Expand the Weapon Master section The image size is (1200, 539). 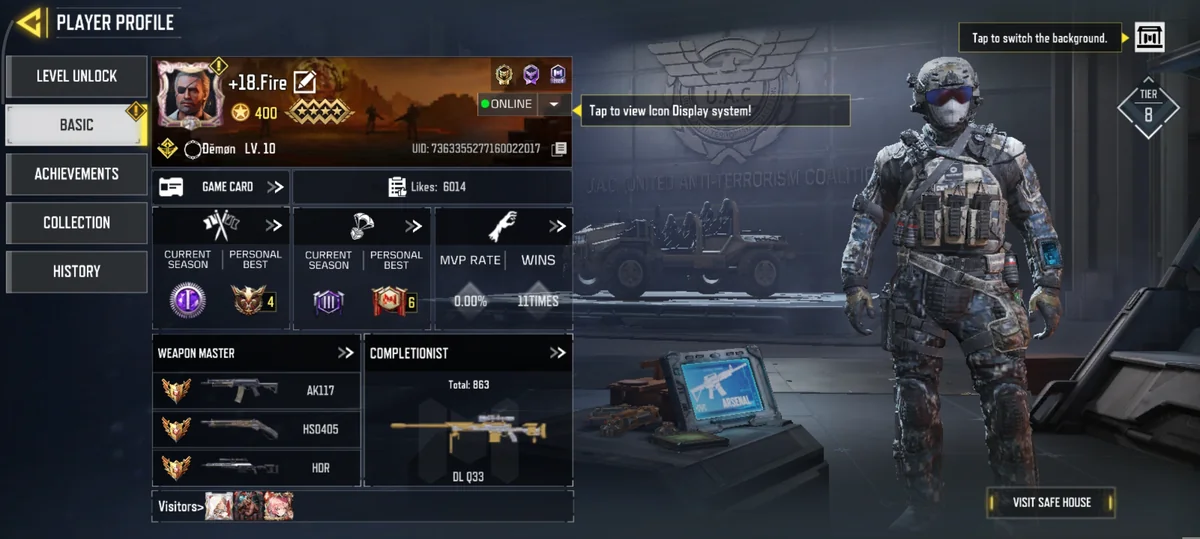coord(345,353)
